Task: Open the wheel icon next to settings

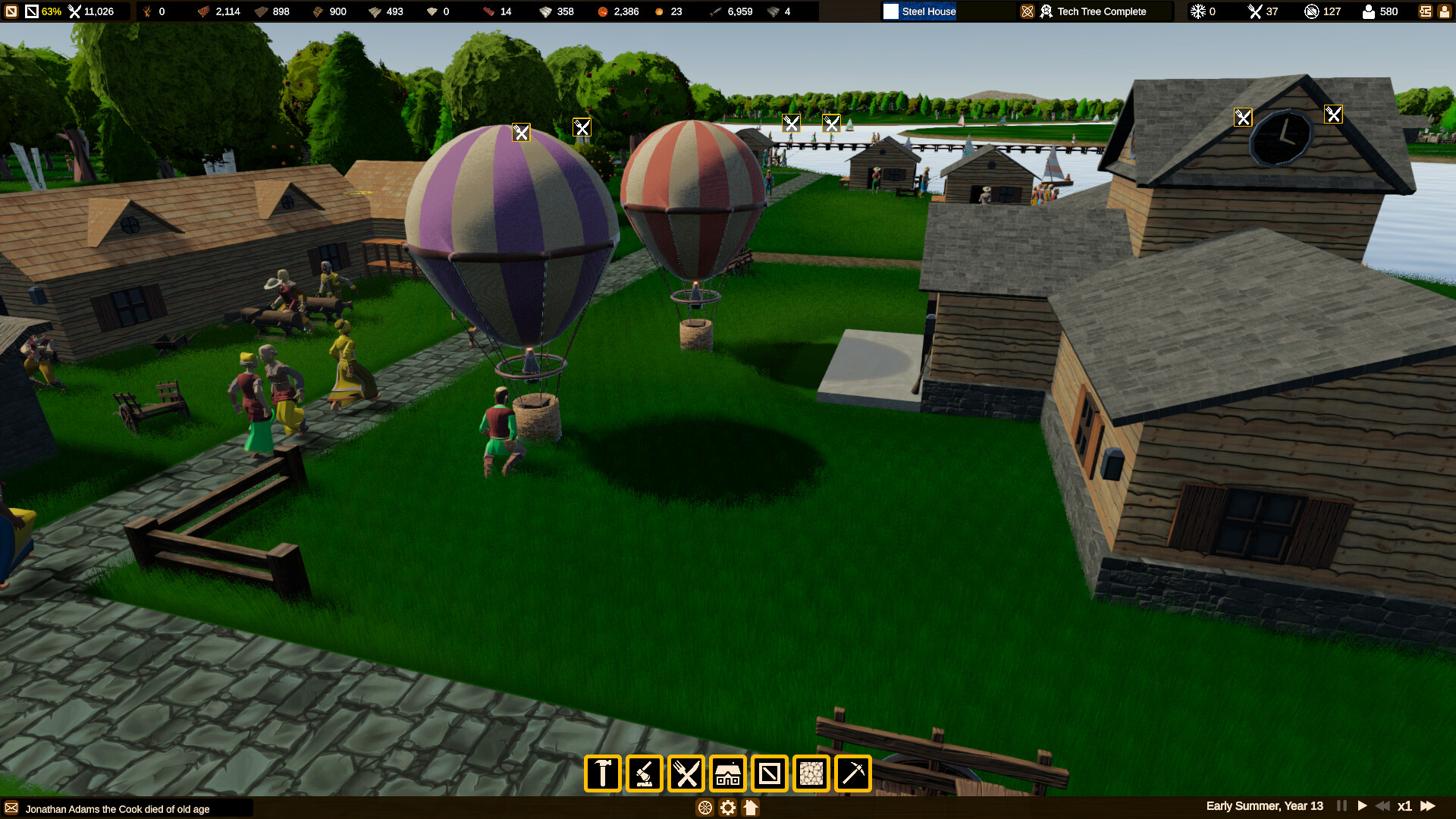Action: 705,808
